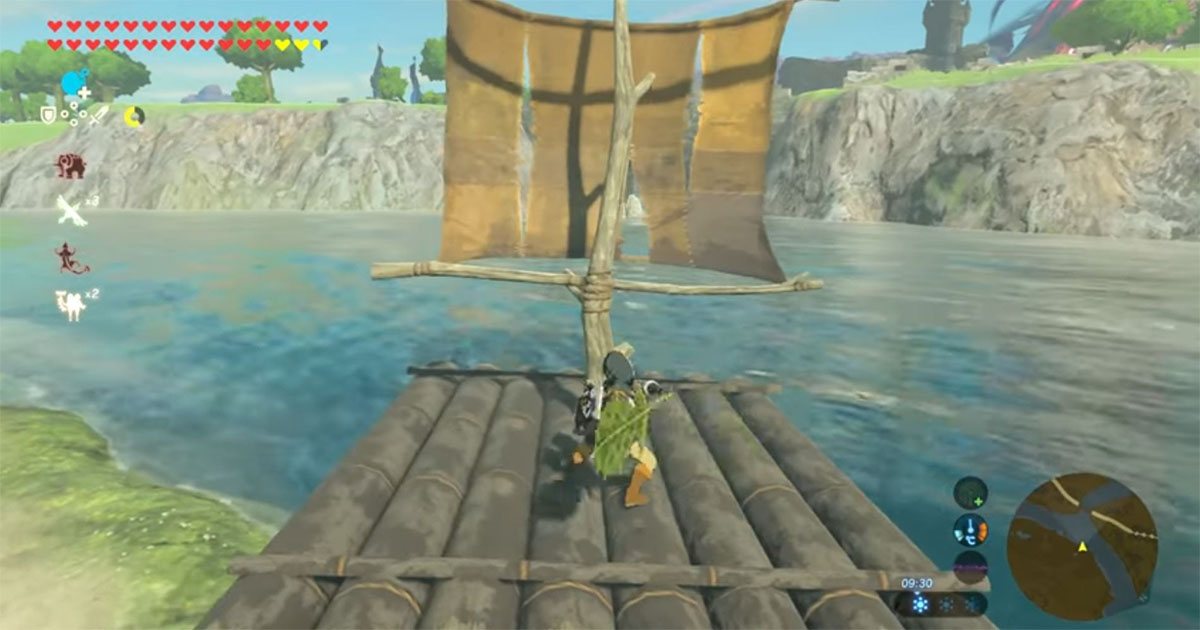Viewport: 1200px width, 630px height.
Task: Click the yellow ring gauge icon
Action: click(134, 116)
